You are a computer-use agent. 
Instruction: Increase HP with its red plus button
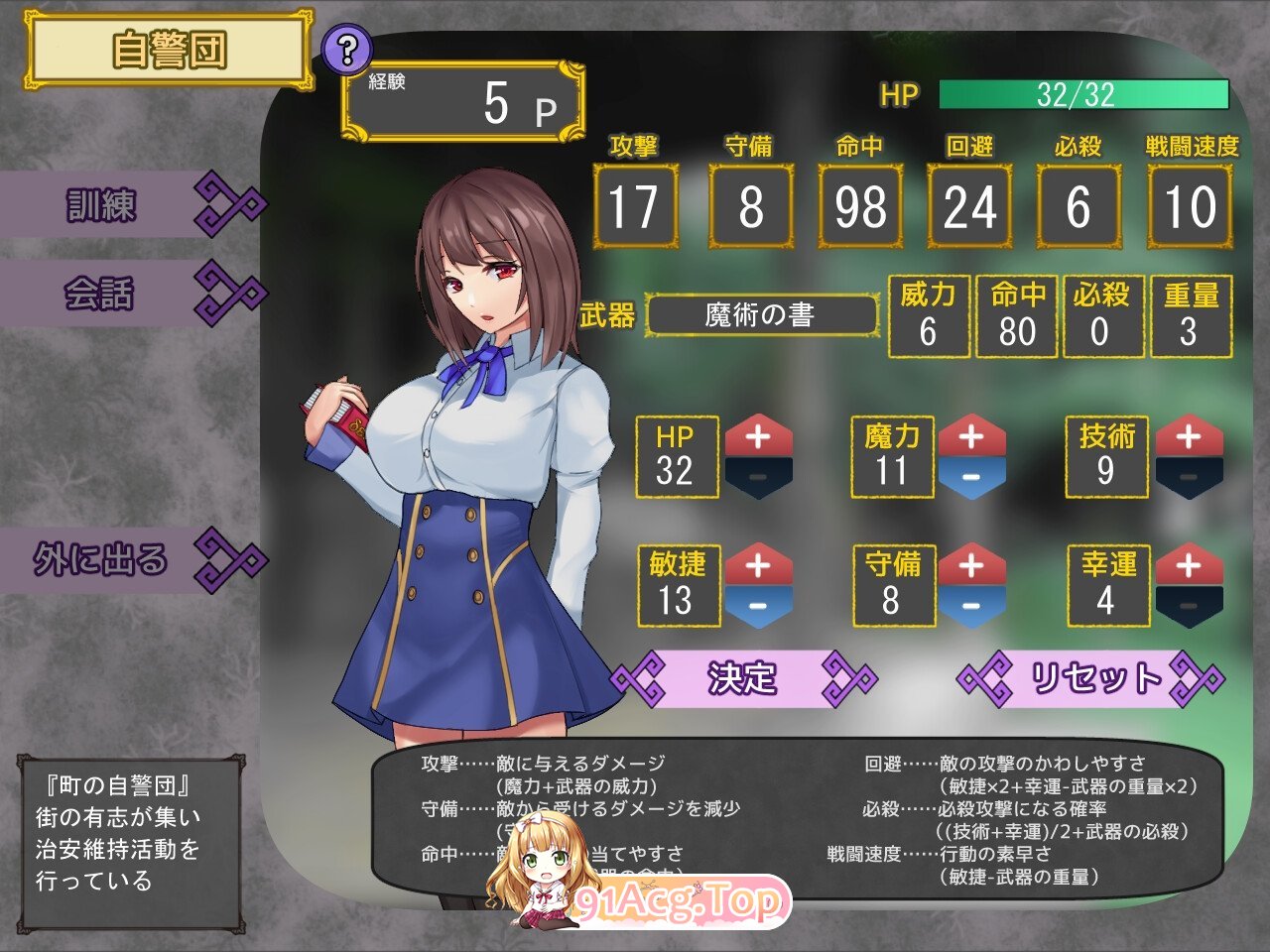coord(759,436)
